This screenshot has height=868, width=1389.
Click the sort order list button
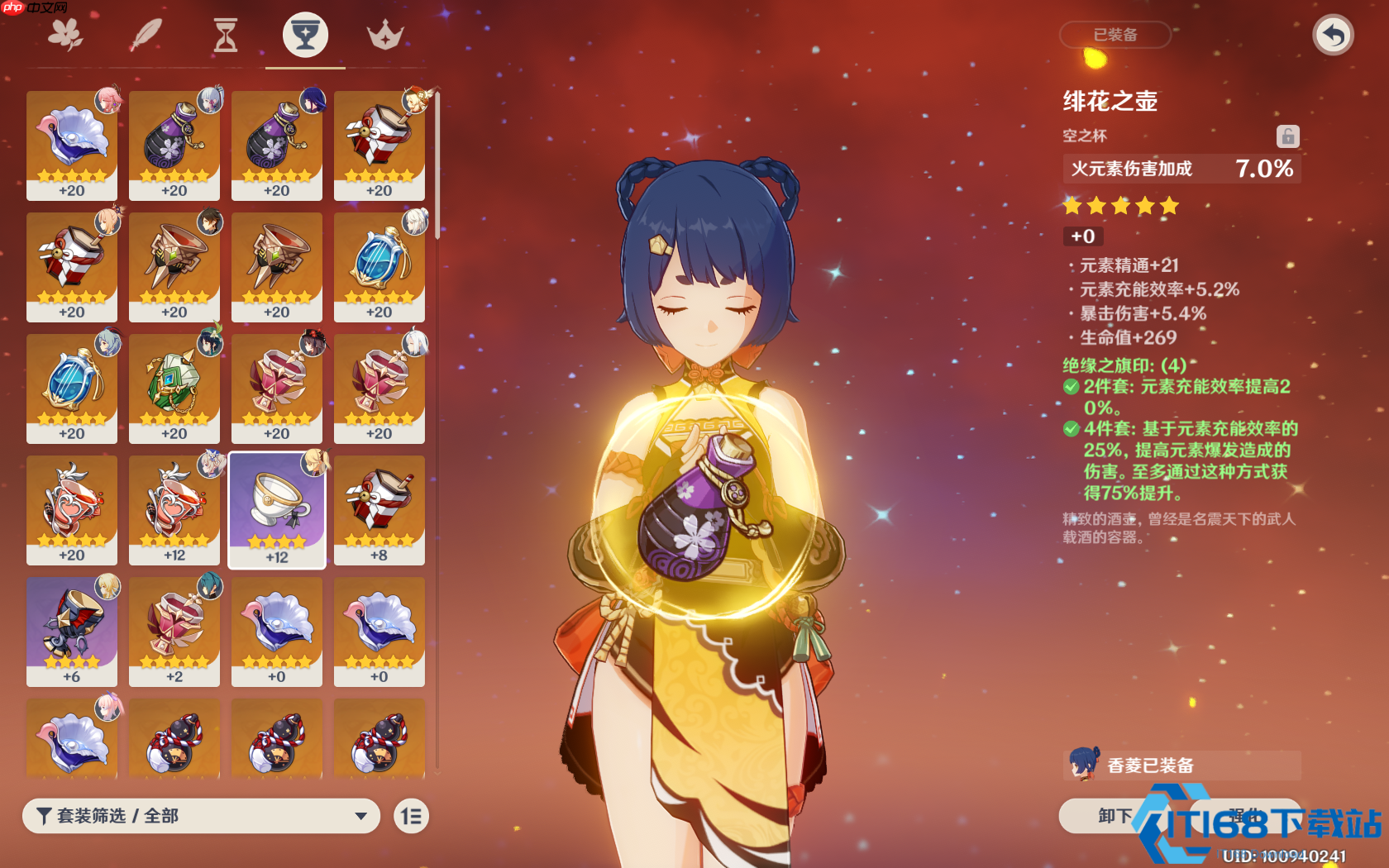(411, 816)
